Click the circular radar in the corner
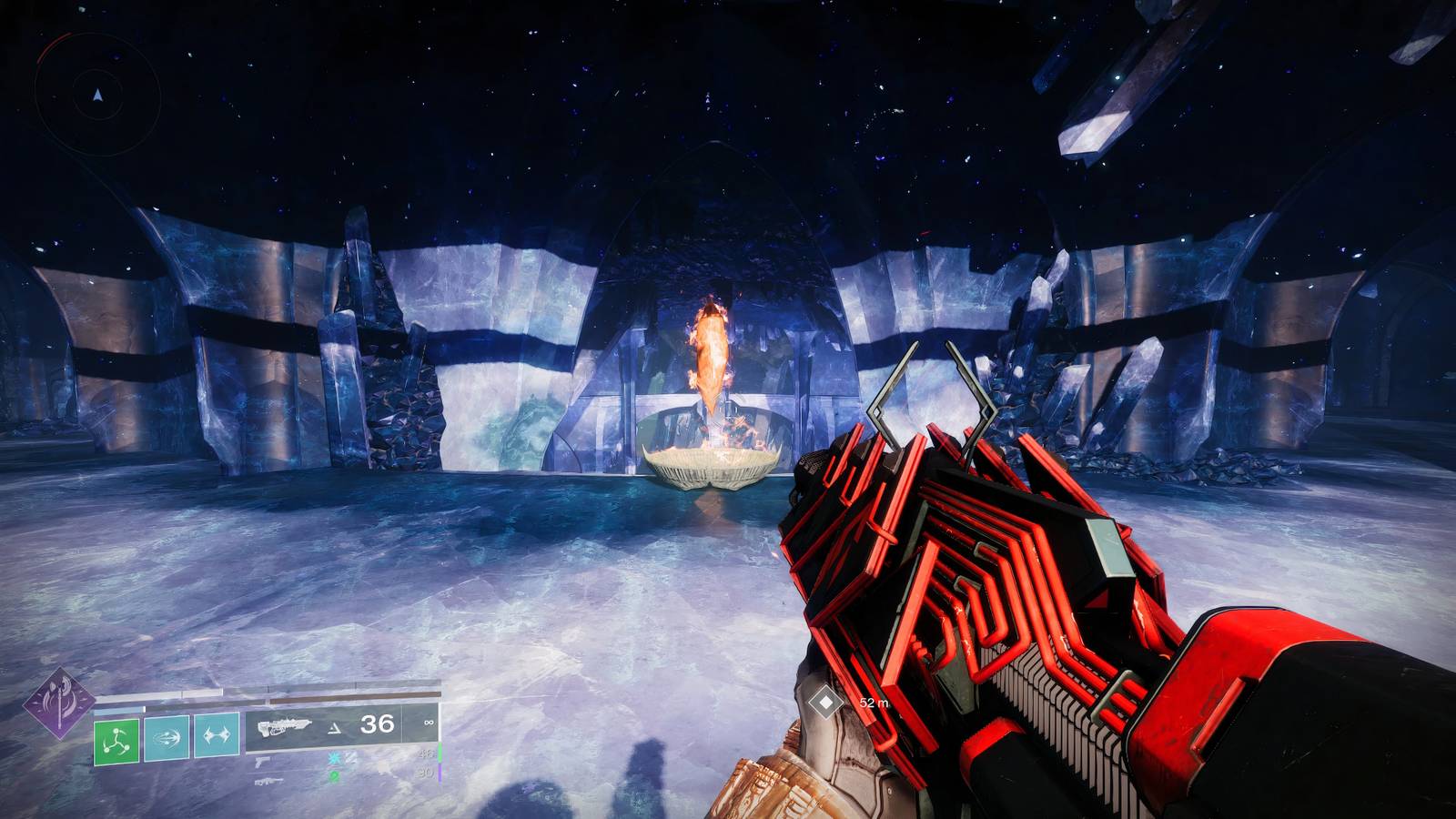1456x819 pixels. coord(96,94)
